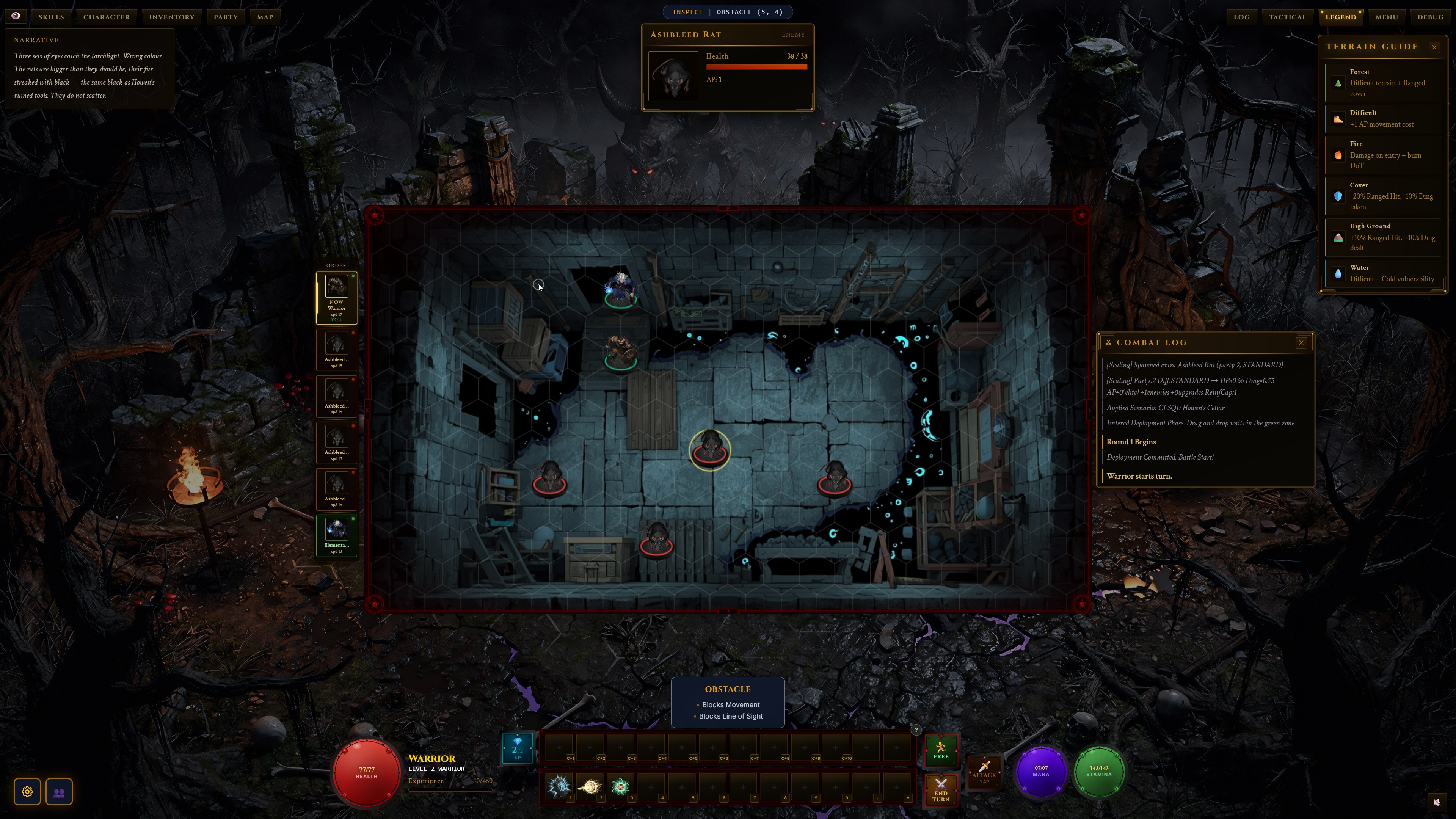The height and width of the screenshot is (819, 1456).
Task: Select the Elementalist portrait in turn order
Action: [336, 535]
